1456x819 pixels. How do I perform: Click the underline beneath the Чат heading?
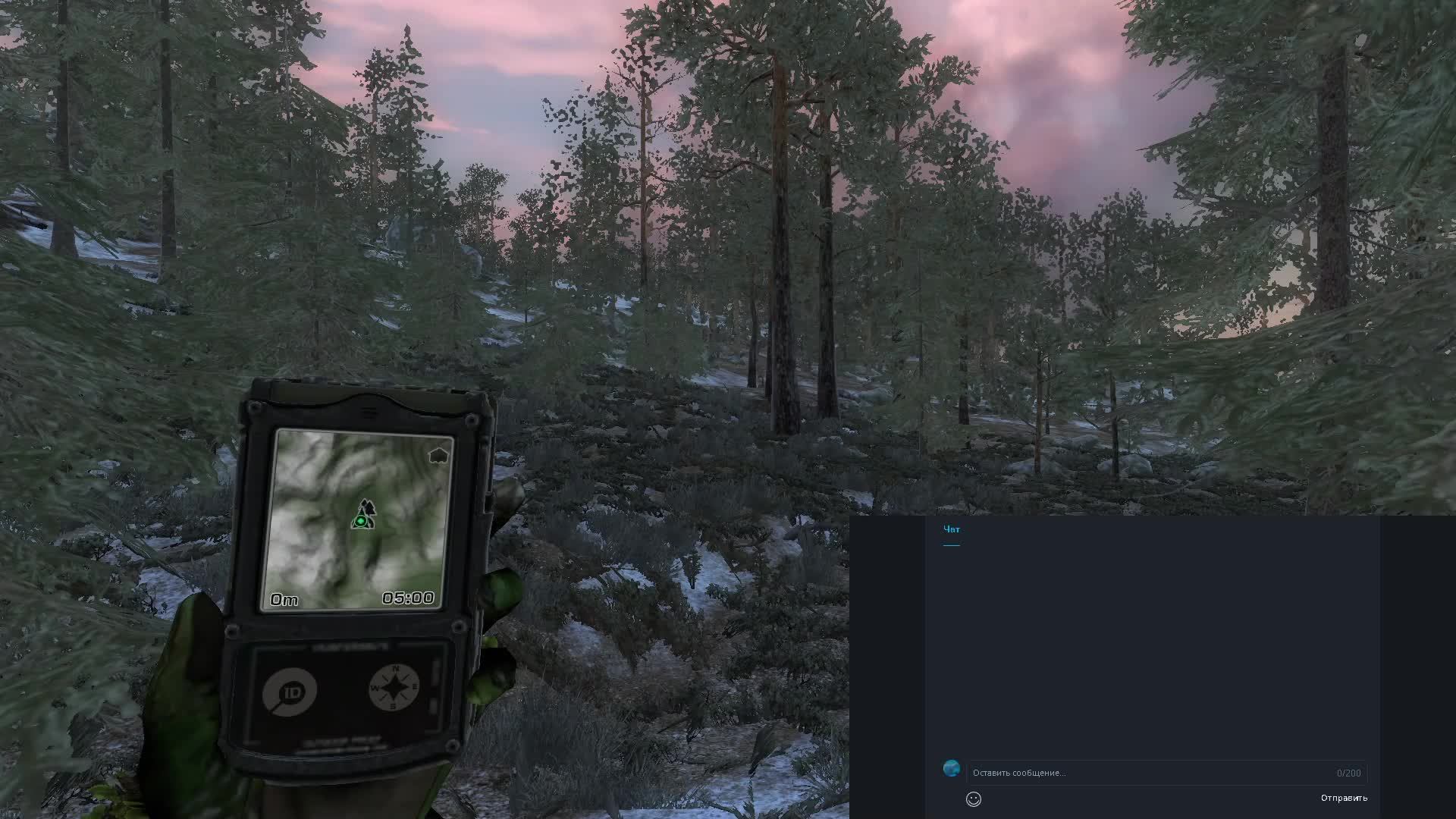[x=951, y=546]
